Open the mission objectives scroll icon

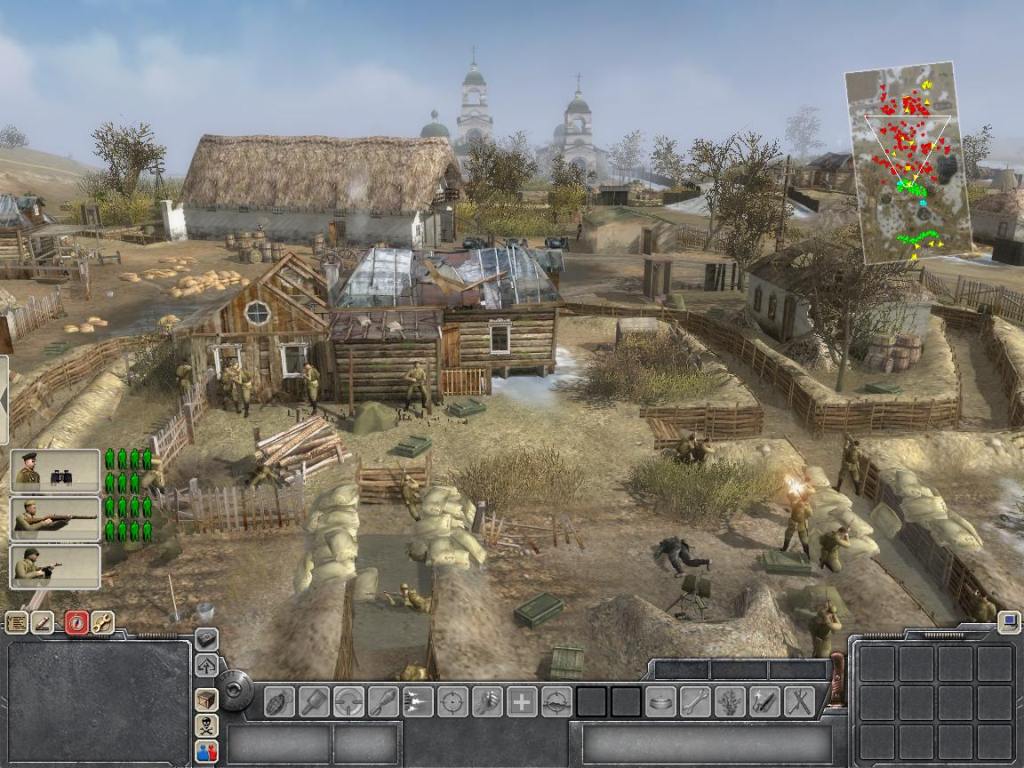point(16,622)
